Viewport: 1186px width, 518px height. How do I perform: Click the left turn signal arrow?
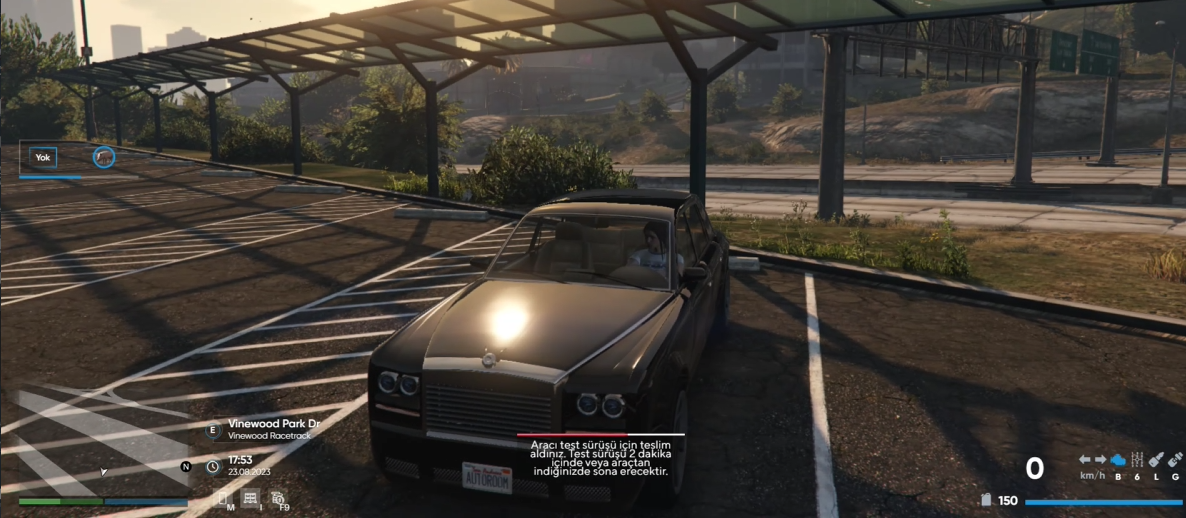[x=1084, y=460]
